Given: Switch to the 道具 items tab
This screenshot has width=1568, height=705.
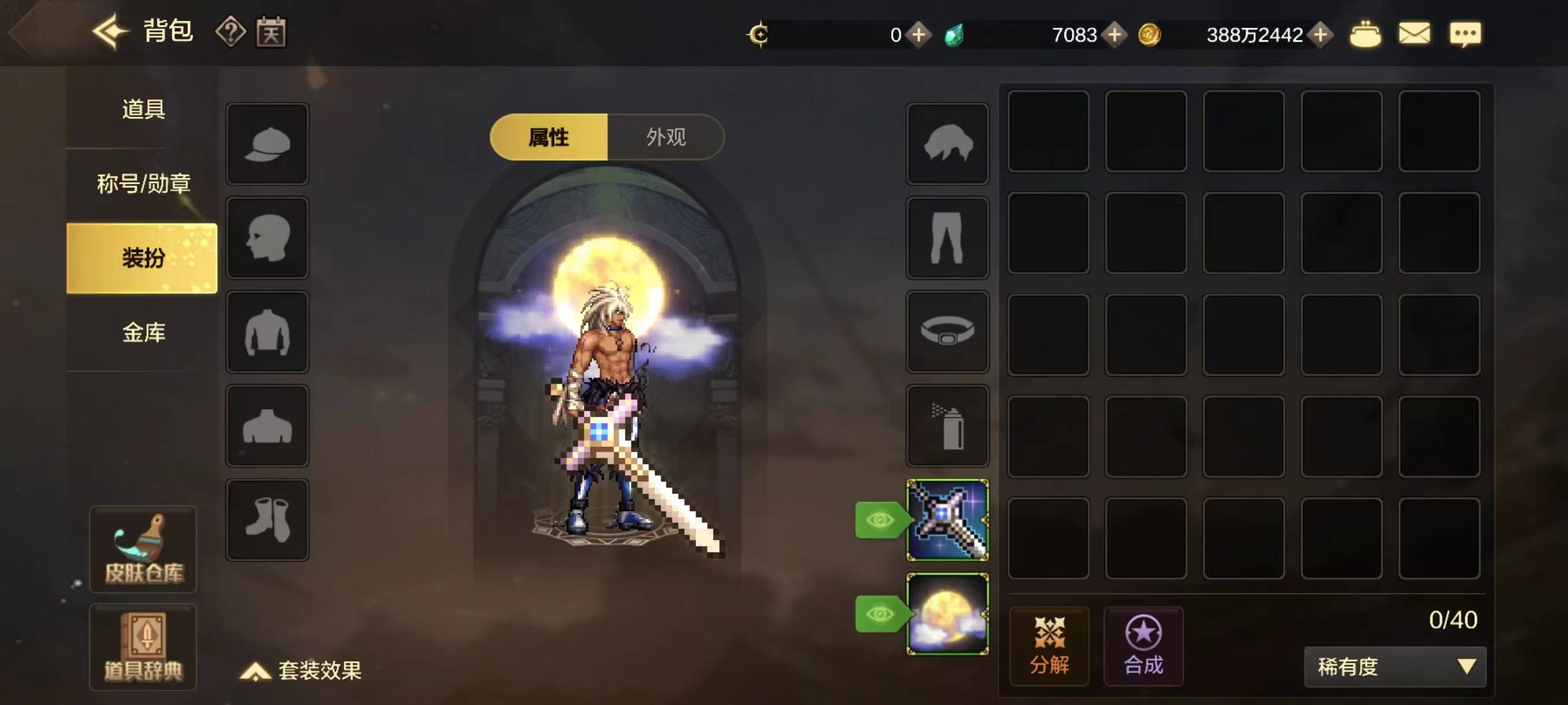Looking at the screenshot, I should click(143, 109).
